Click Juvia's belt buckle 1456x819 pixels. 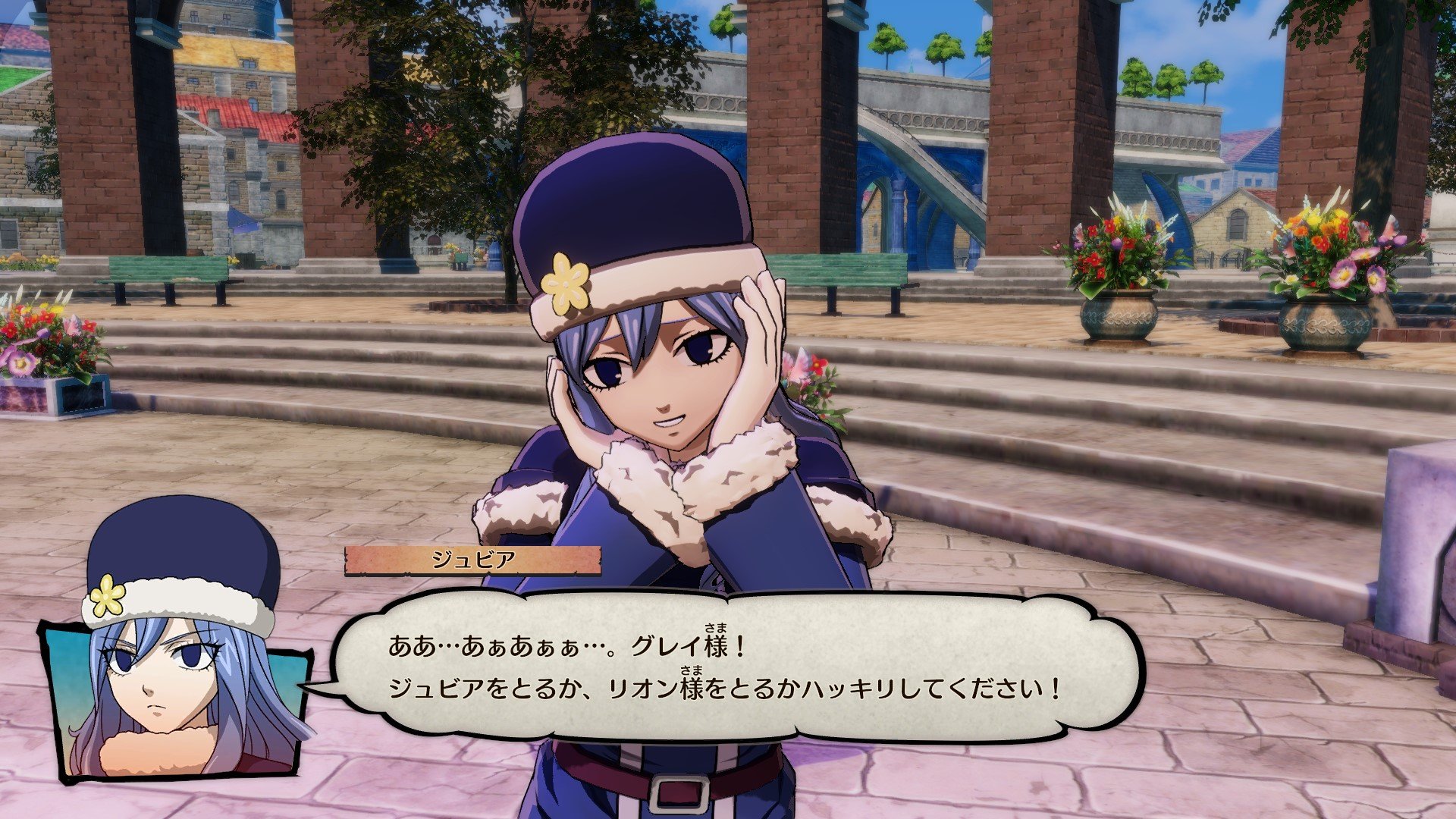click(x=679, y=792)
